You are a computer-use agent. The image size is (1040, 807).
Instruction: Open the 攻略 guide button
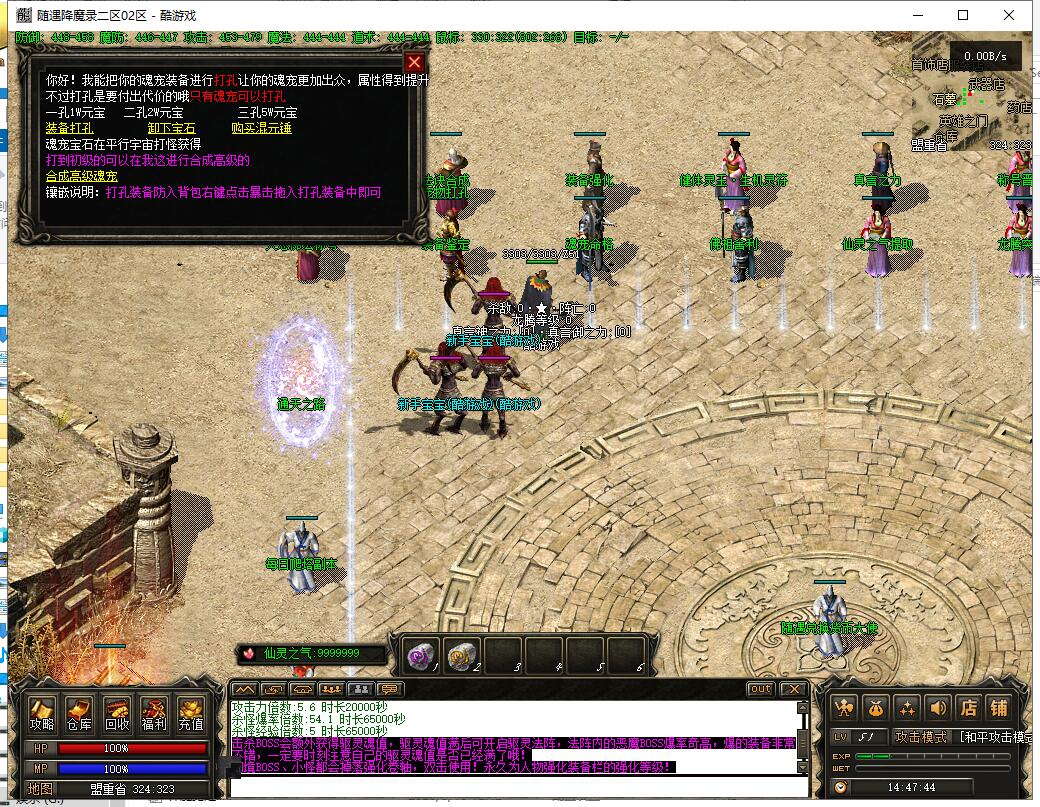point(42,714)
